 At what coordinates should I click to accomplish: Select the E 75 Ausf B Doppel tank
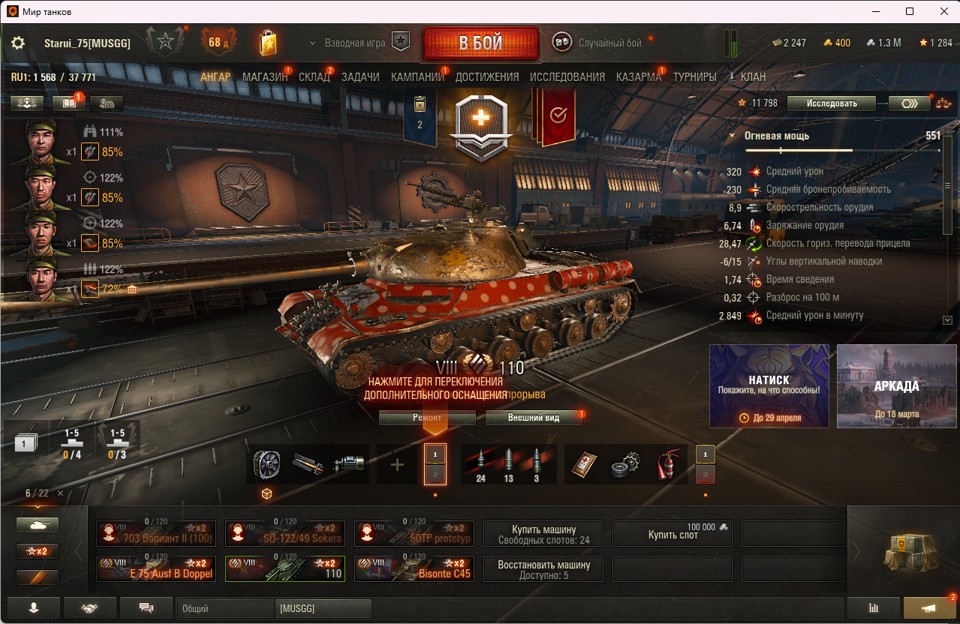[x=155, y=568]
